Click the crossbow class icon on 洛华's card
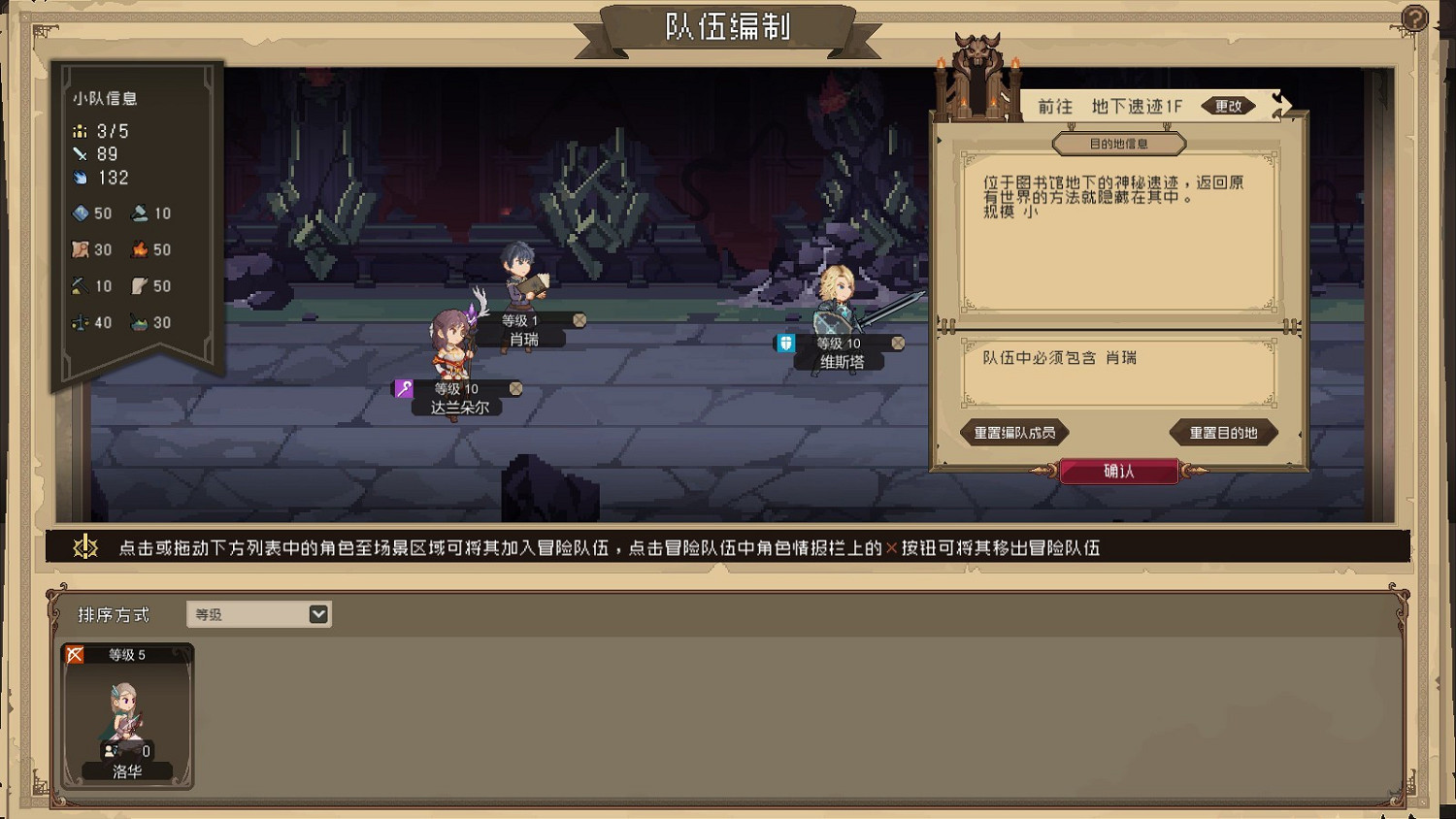Image resolution: width=1456 pixels, height=819 pixels. point(76,654)
